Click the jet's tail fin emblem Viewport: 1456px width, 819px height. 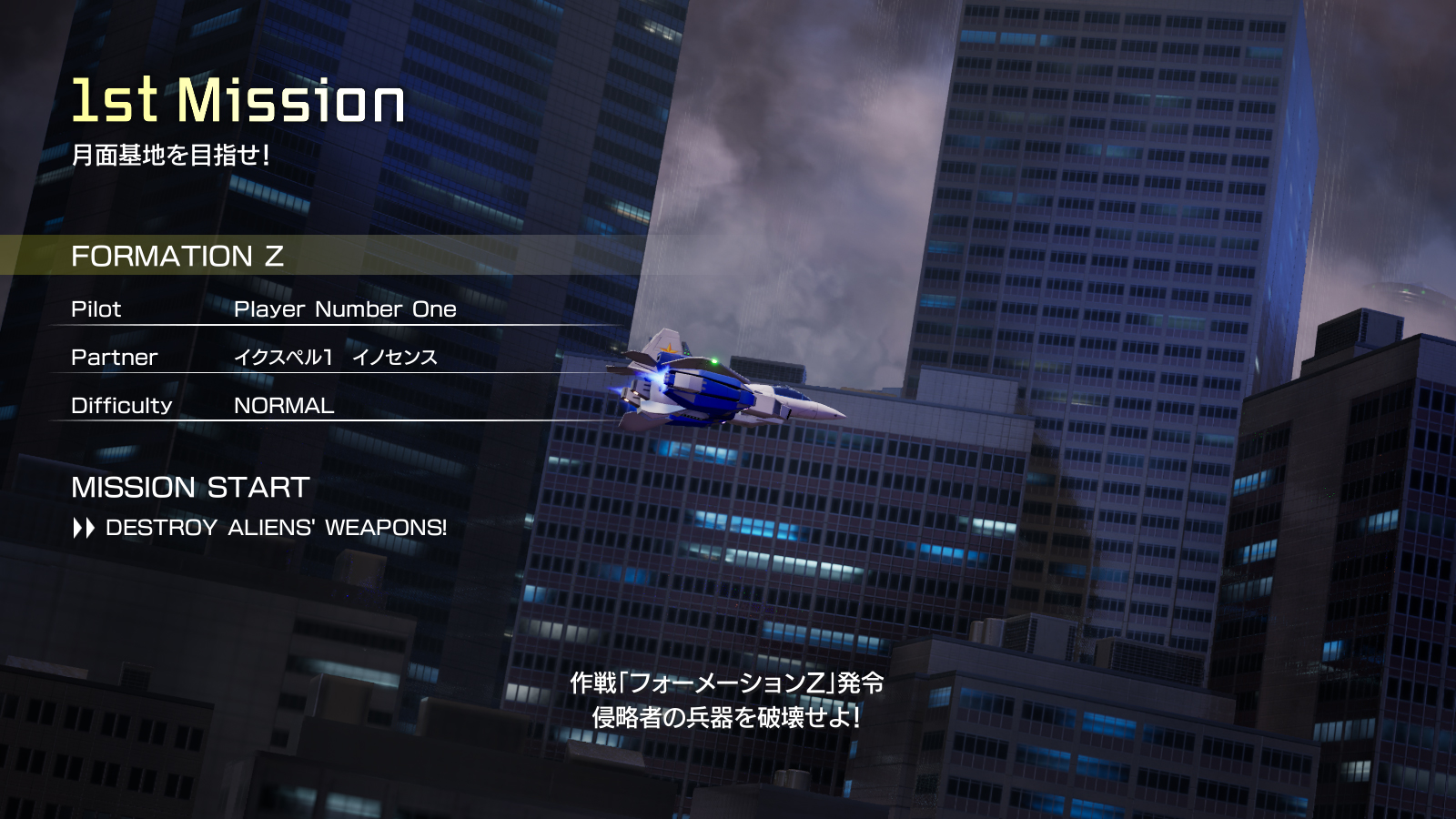pos(668,347)
